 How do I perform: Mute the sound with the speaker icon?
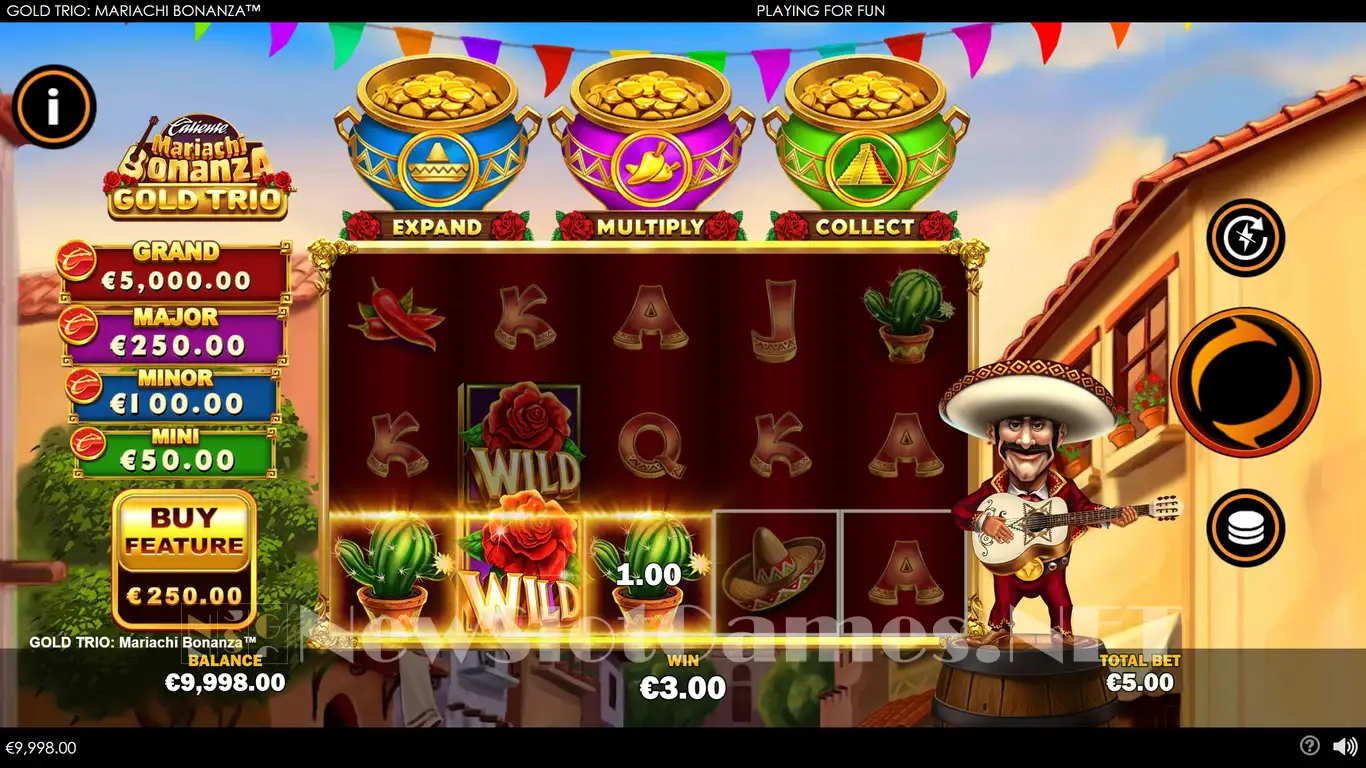(x=1345, y=746)
